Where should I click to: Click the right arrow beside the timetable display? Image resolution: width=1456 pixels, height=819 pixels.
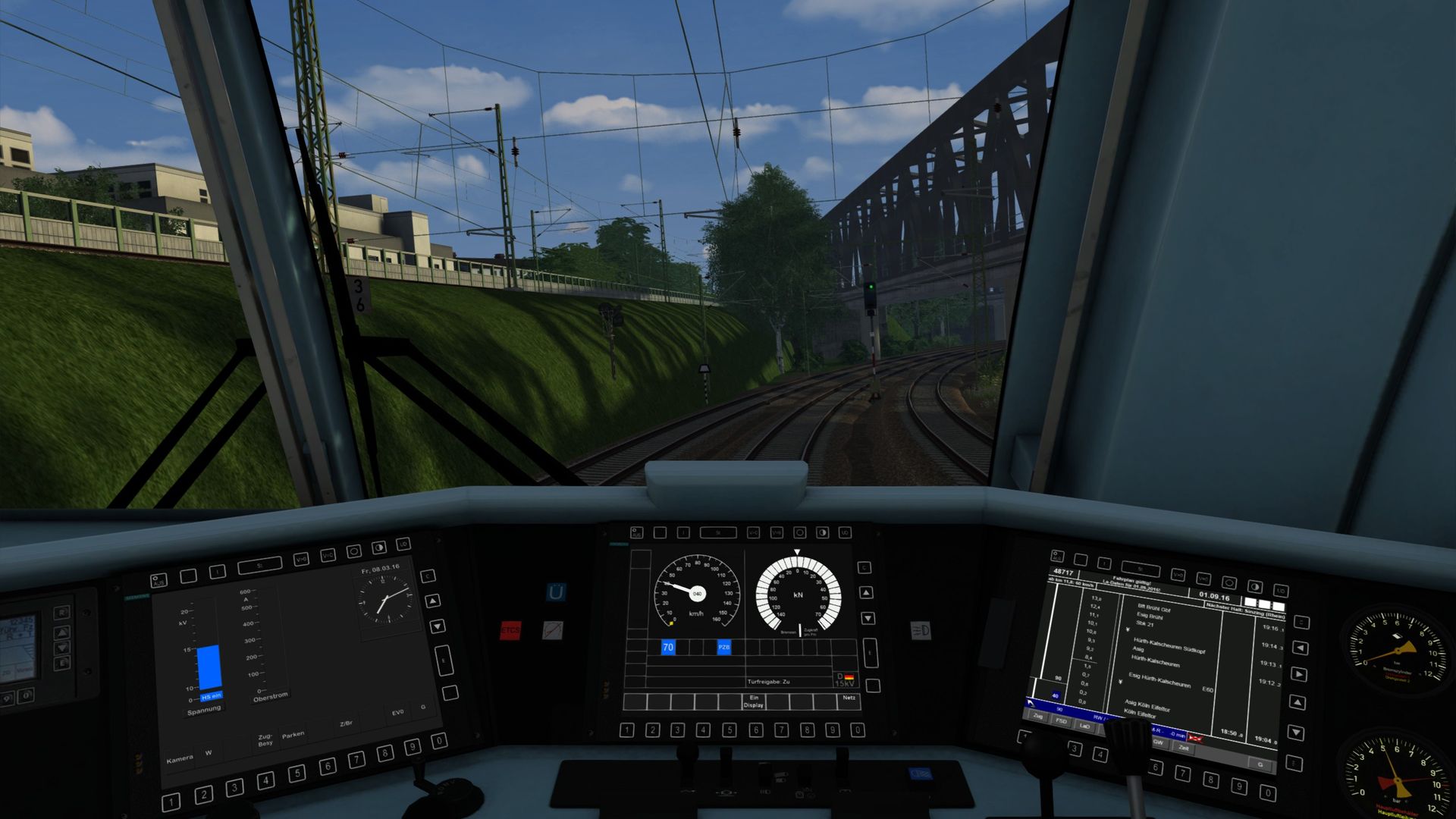coord(1298,674)
